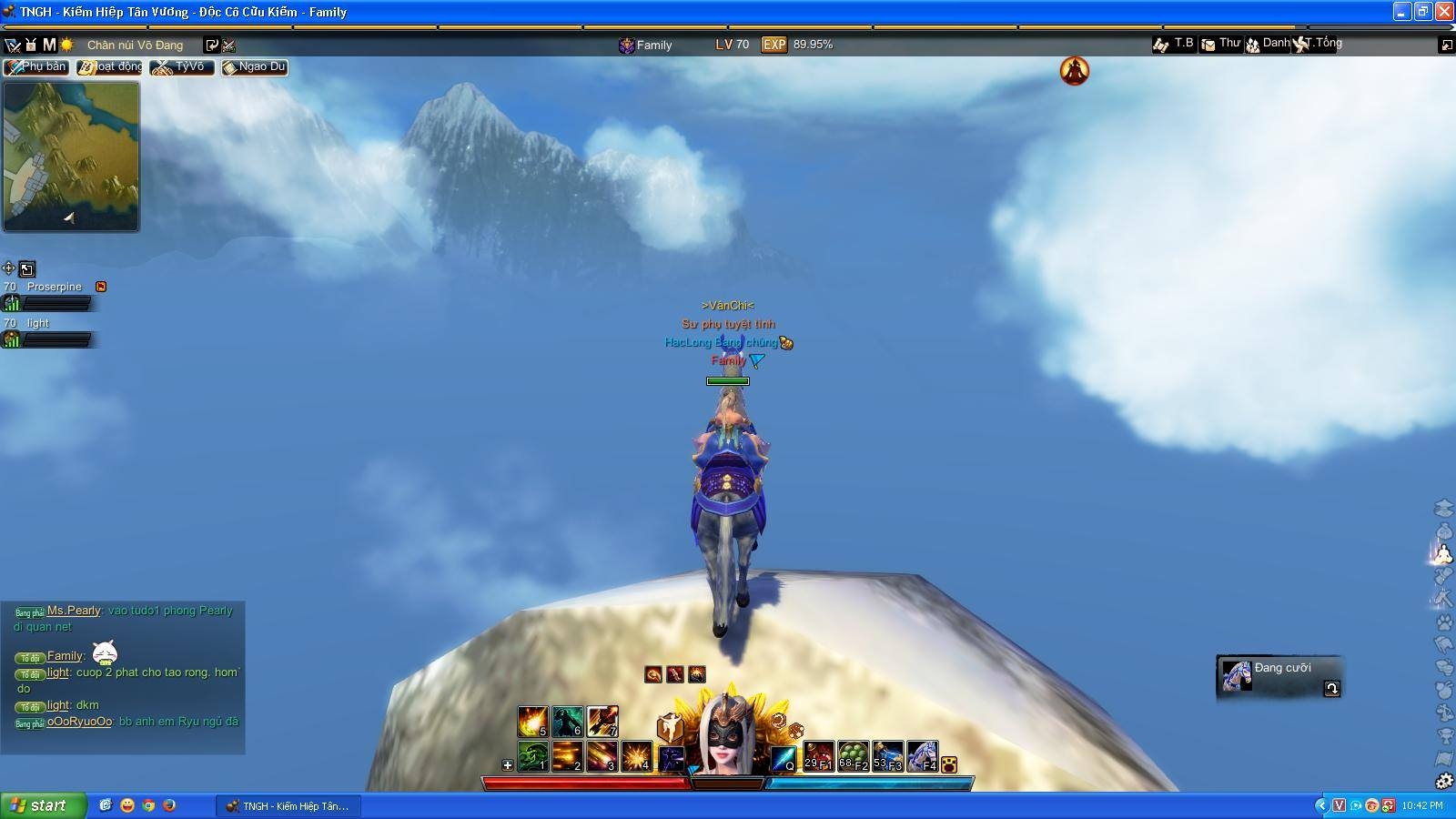Open the Phụ bản dungeon menu

pos(36,67)
